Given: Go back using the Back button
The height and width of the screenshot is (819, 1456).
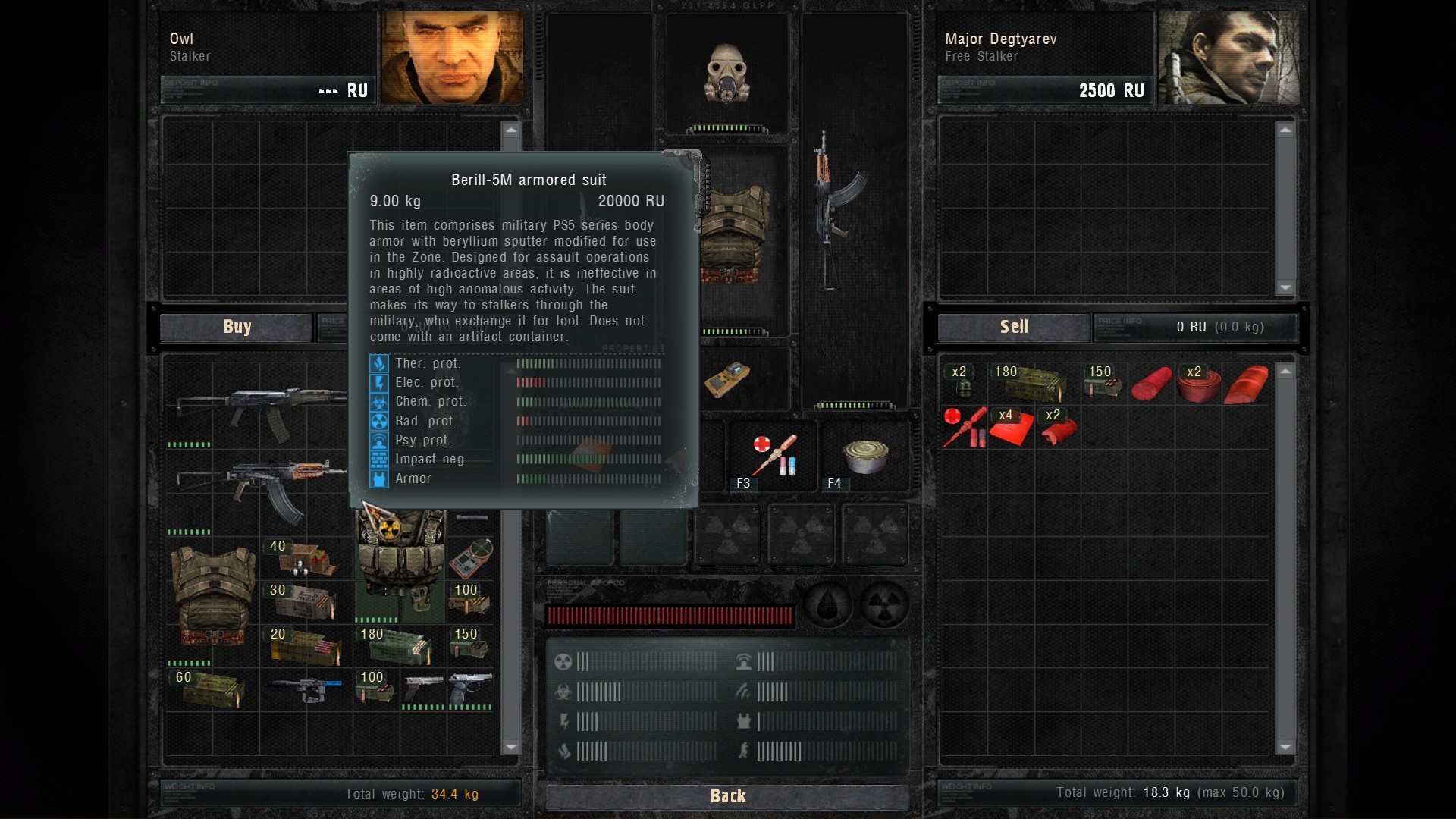Looking at the screenshot, I should (727, 795).
